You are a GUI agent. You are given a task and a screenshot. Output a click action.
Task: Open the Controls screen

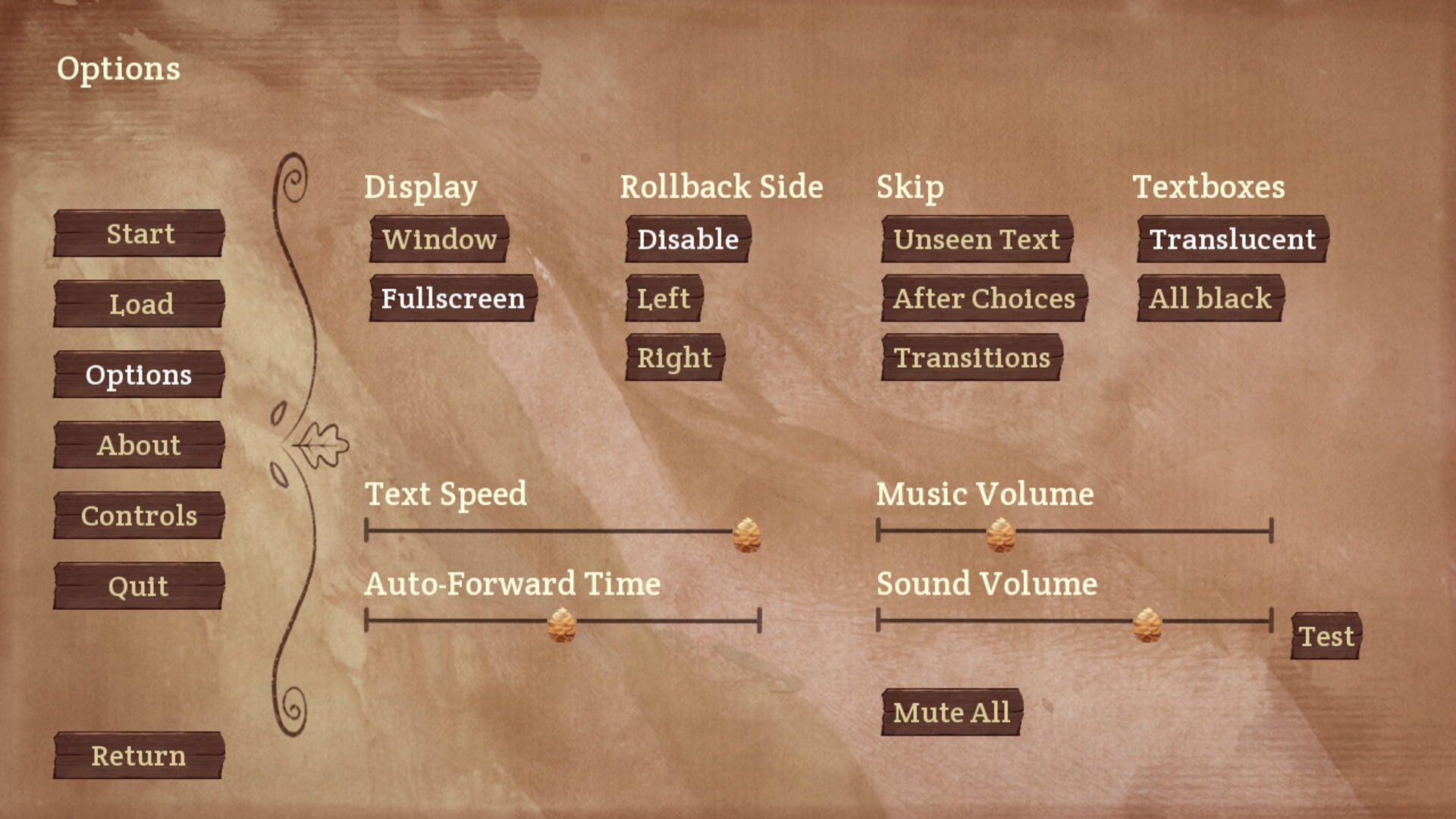point(139,516)
